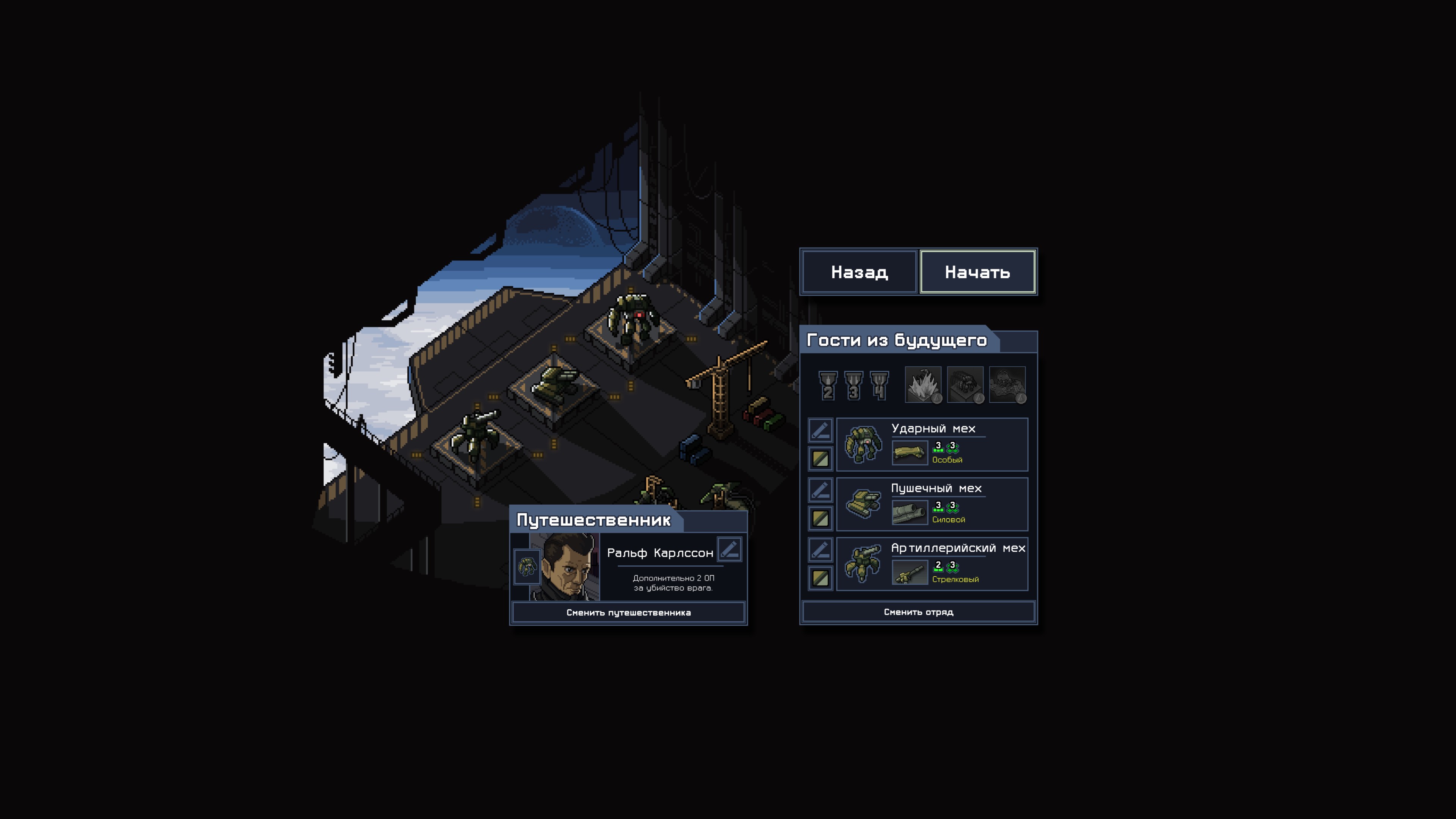Rename the Ударный мех with its pencil

(820, 430)
